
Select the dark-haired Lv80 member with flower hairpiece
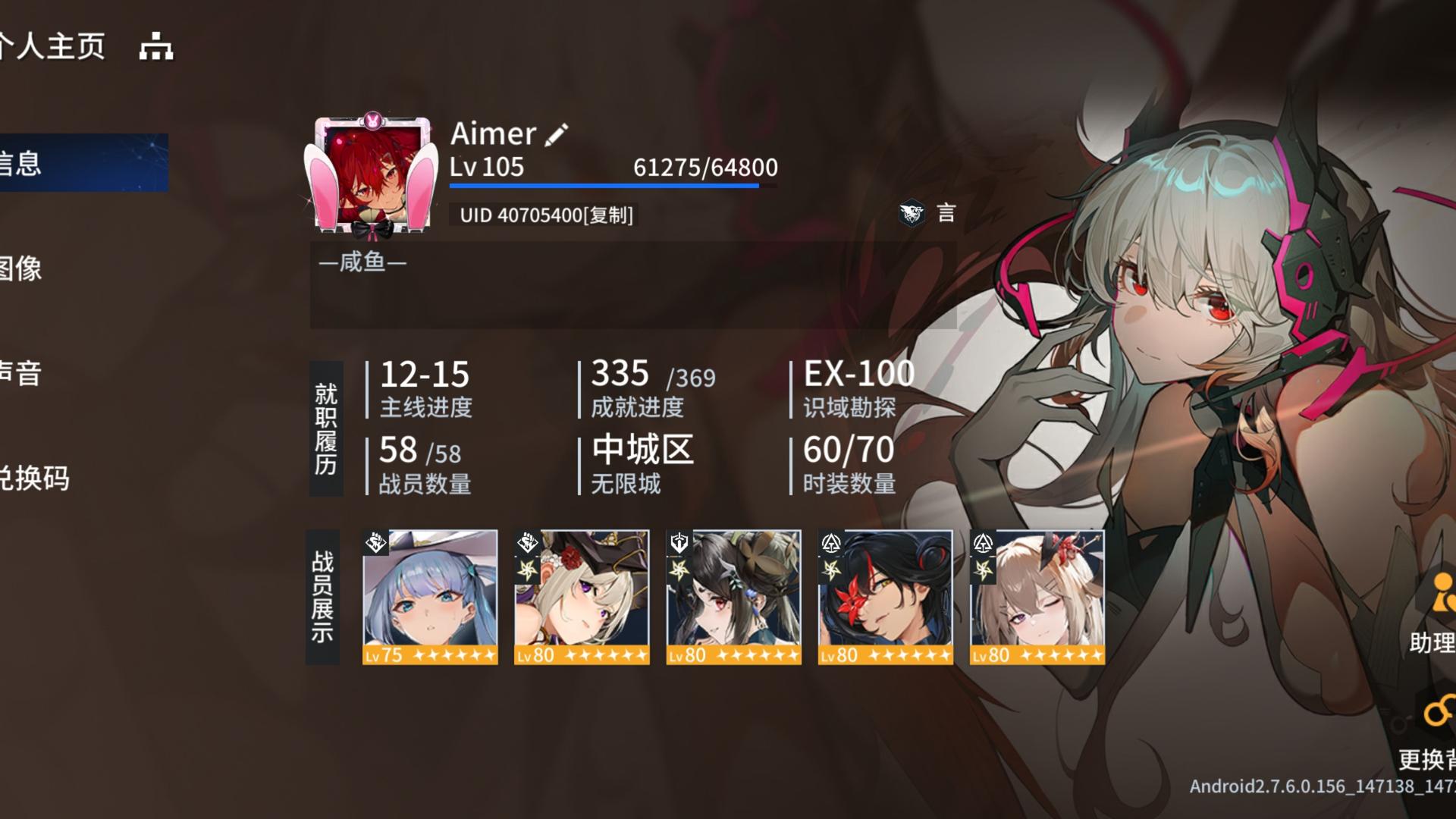[733, 597]
